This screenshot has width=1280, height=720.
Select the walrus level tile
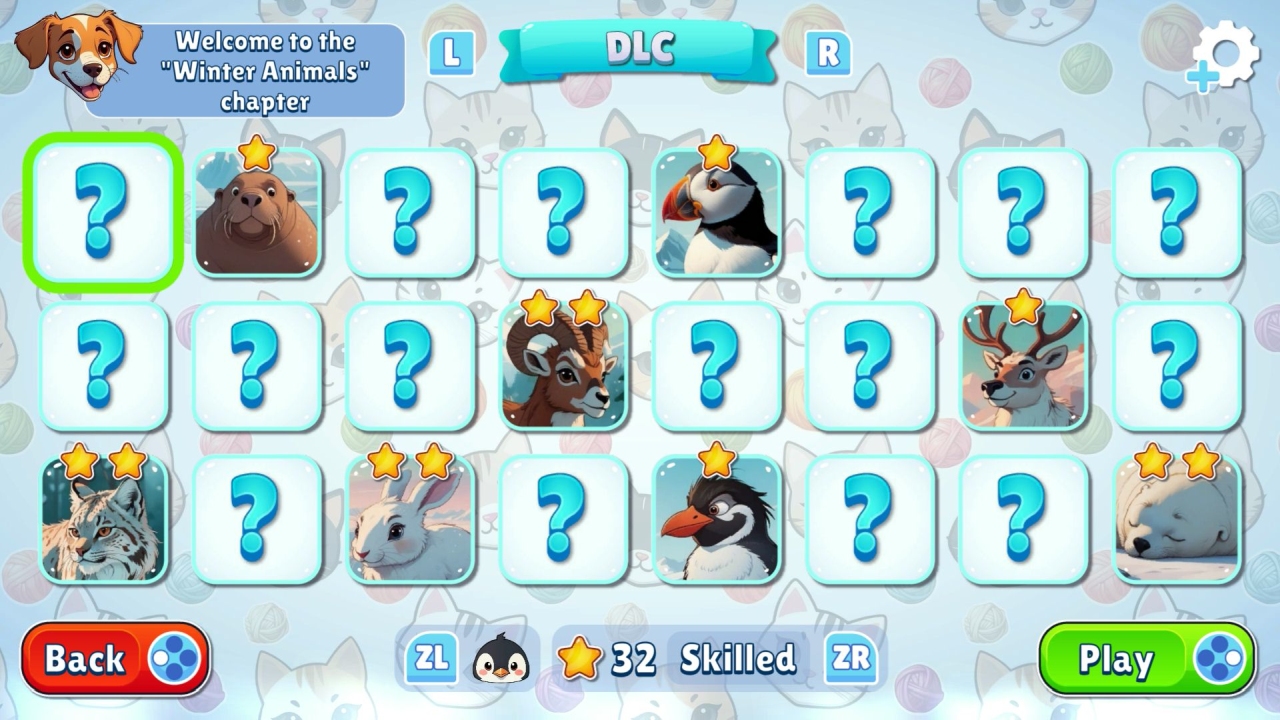pos(255,213)
